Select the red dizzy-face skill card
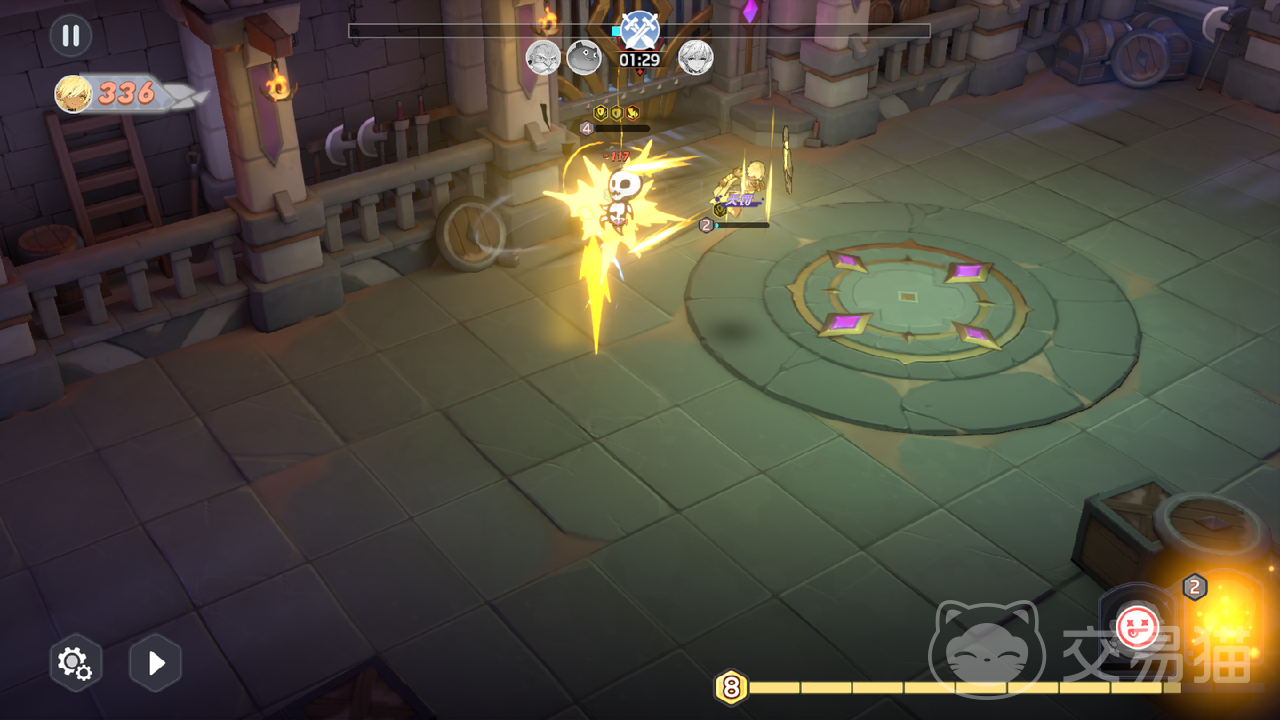This screenshot has width=1280, height=720. coord(1136,627)
